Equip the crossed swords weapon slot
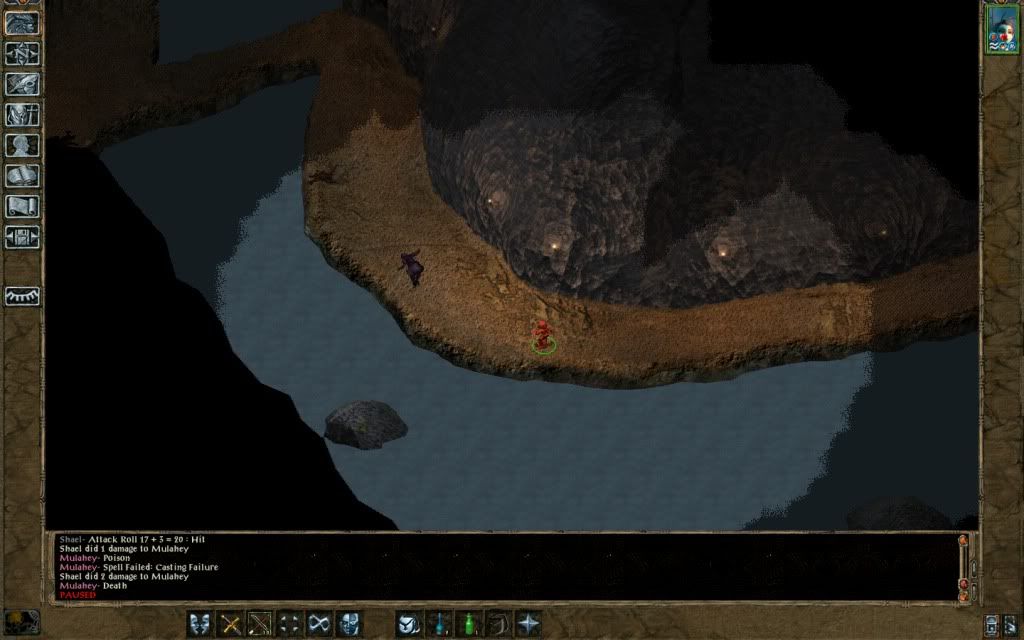 tap(230, 624)
